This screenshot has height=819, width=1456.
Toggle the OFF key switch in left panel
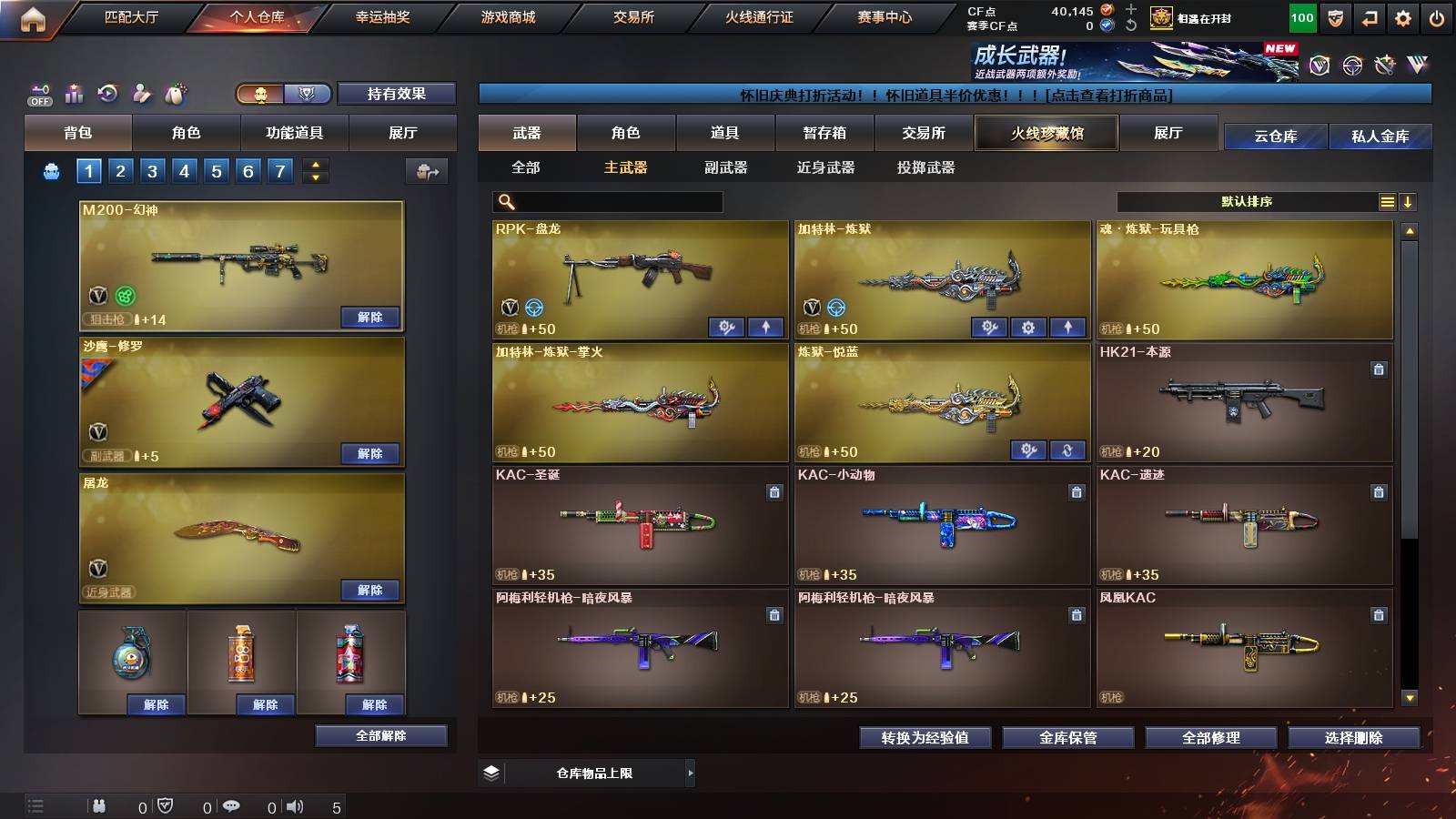click(39, 95)
